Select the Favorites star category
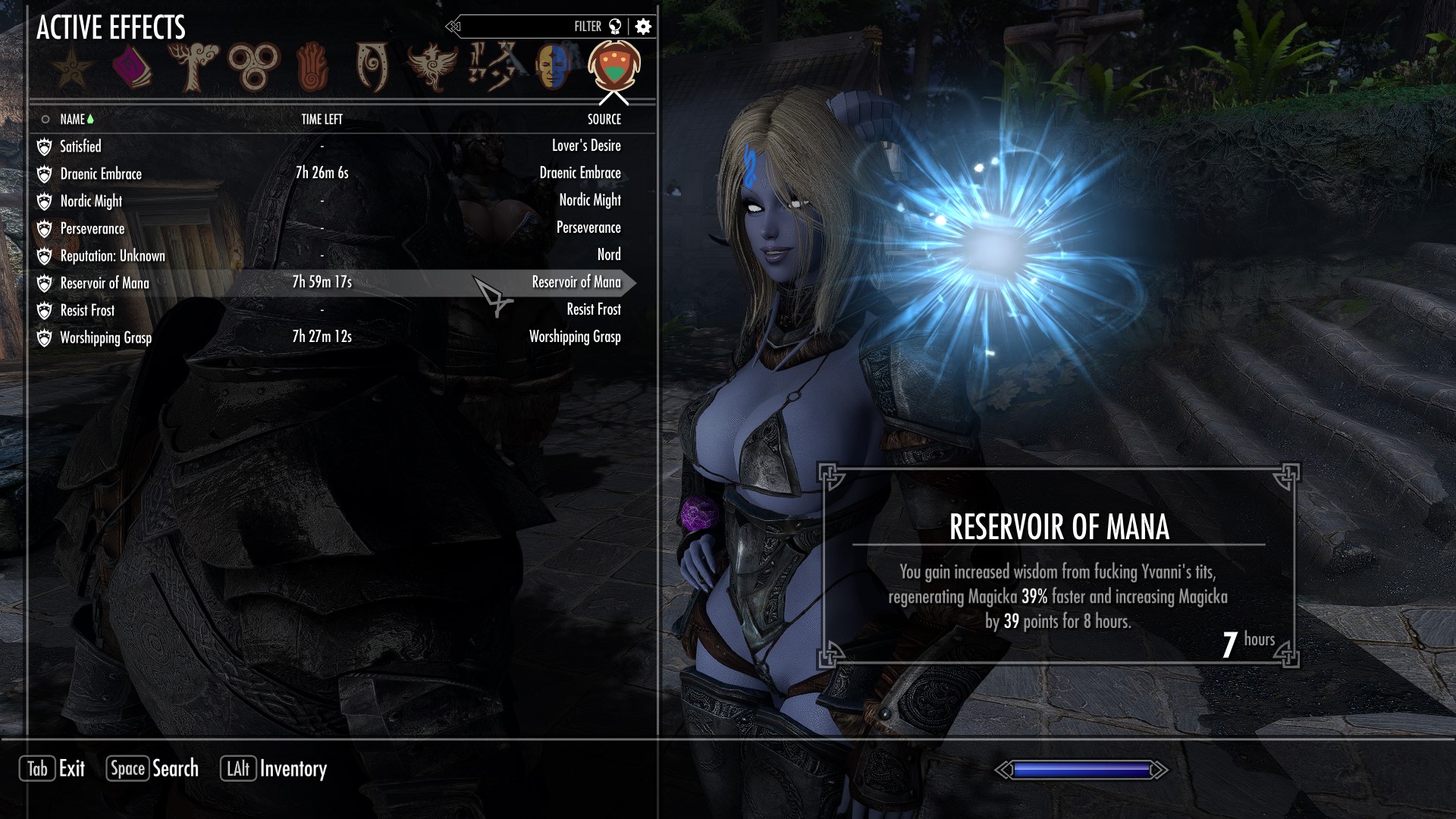Viewport: 1456px width, 819px height. pyautogui.click(x=73, y=67)
